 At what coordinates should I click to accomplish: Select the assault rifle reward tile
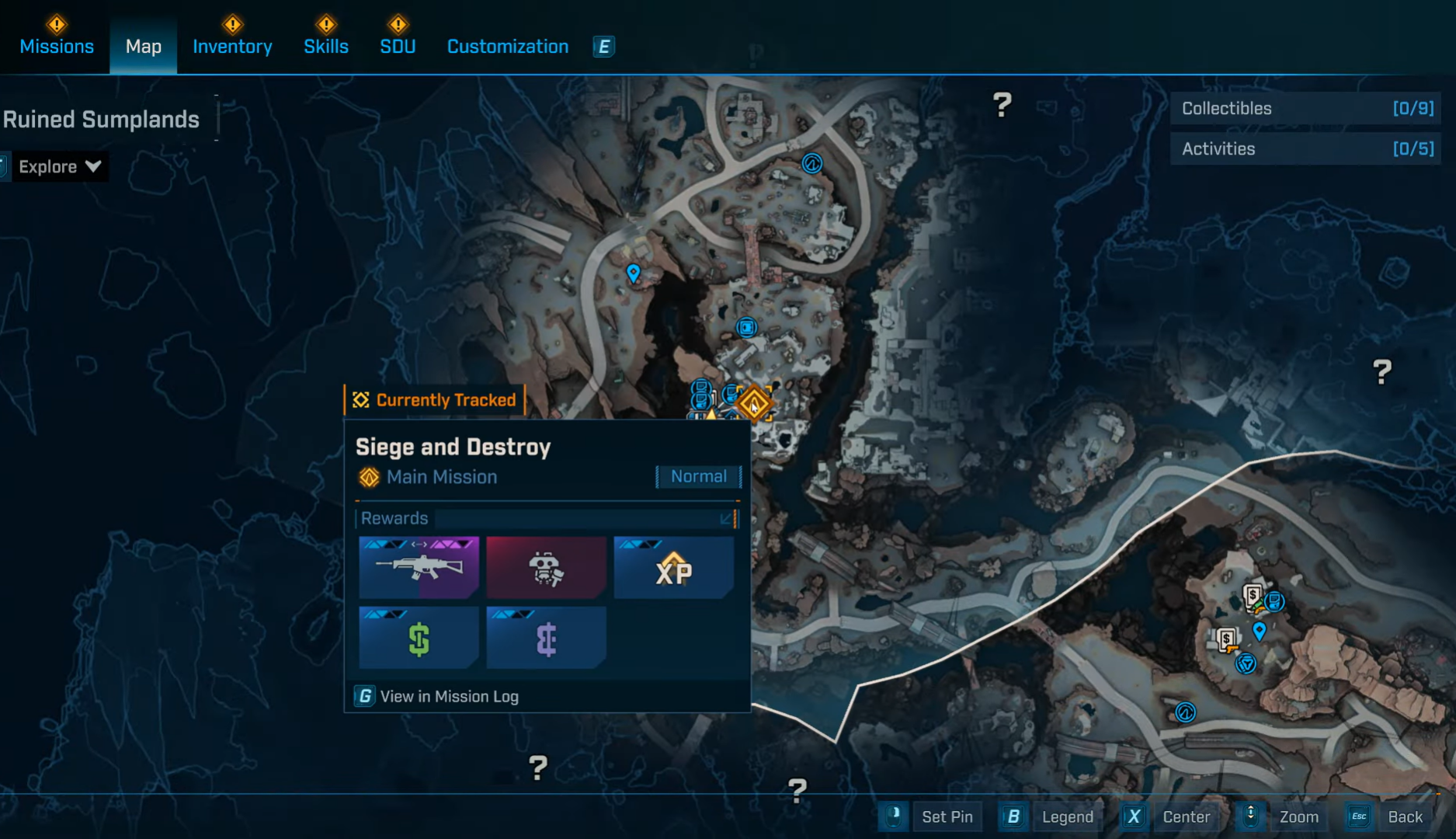click(419, 568)
